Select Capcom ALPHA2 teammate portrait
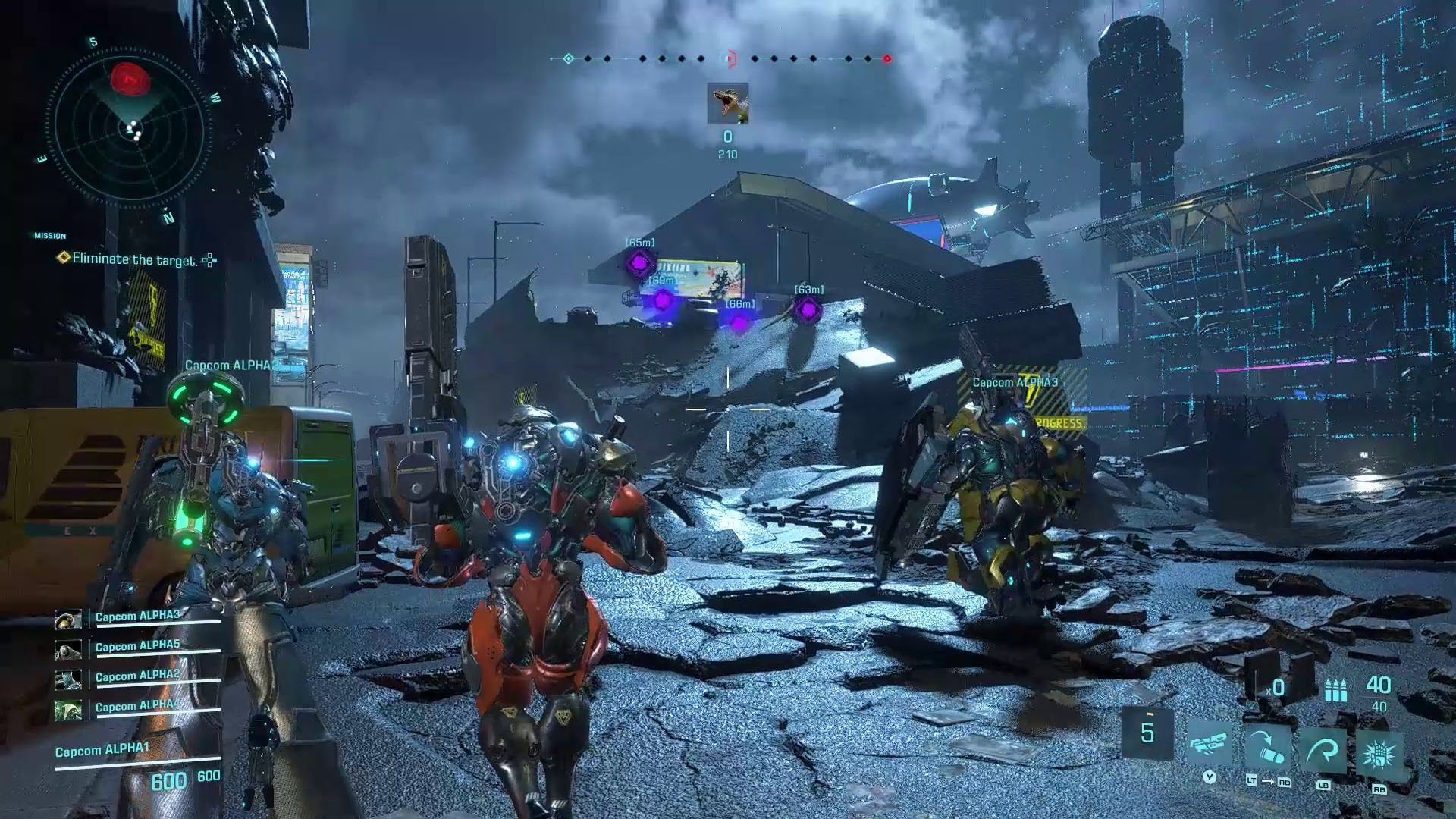This screenshot has width=1456, height=819. [68, 680]
